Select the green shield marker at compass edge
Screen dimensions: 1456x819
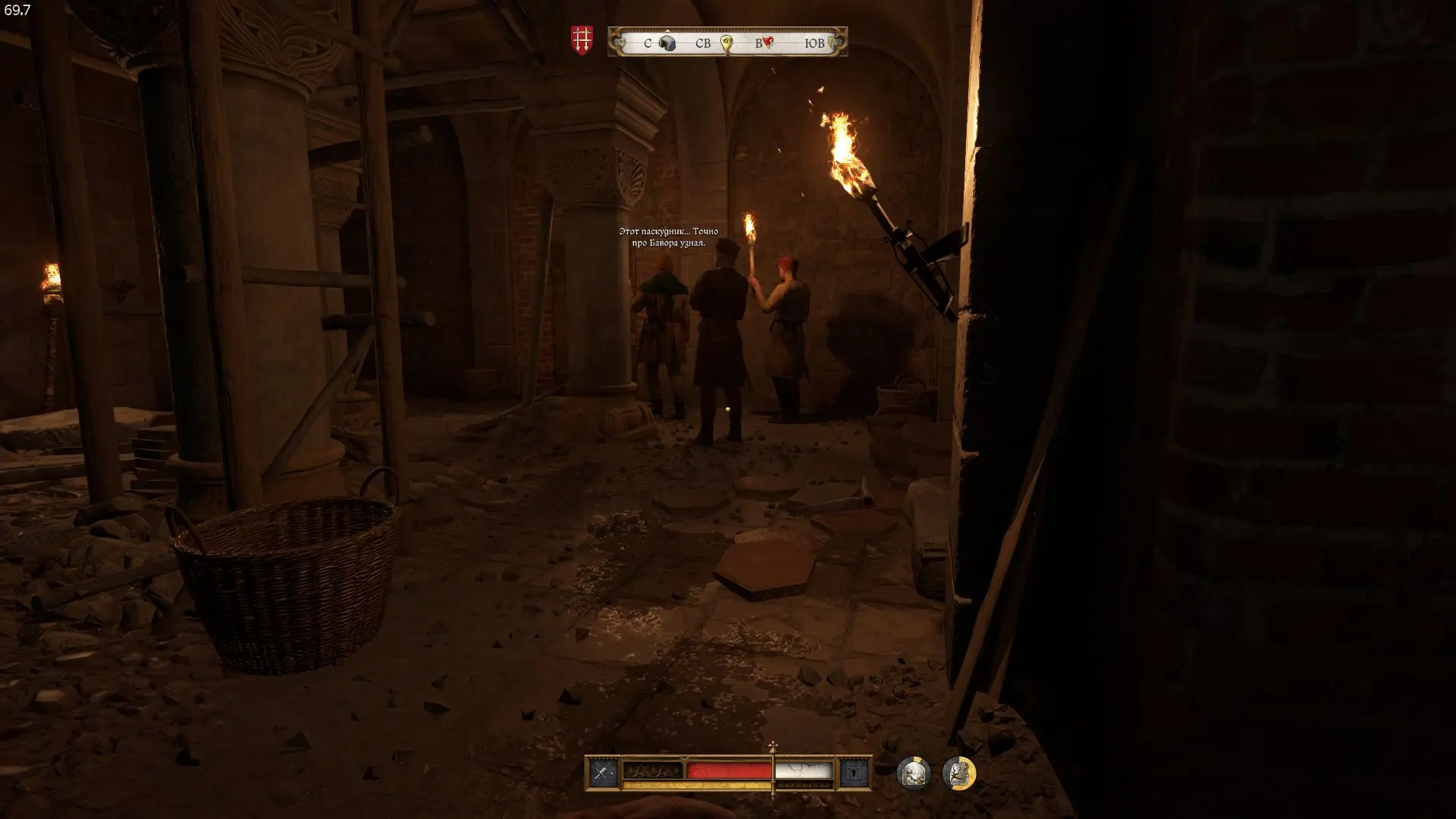835,42
